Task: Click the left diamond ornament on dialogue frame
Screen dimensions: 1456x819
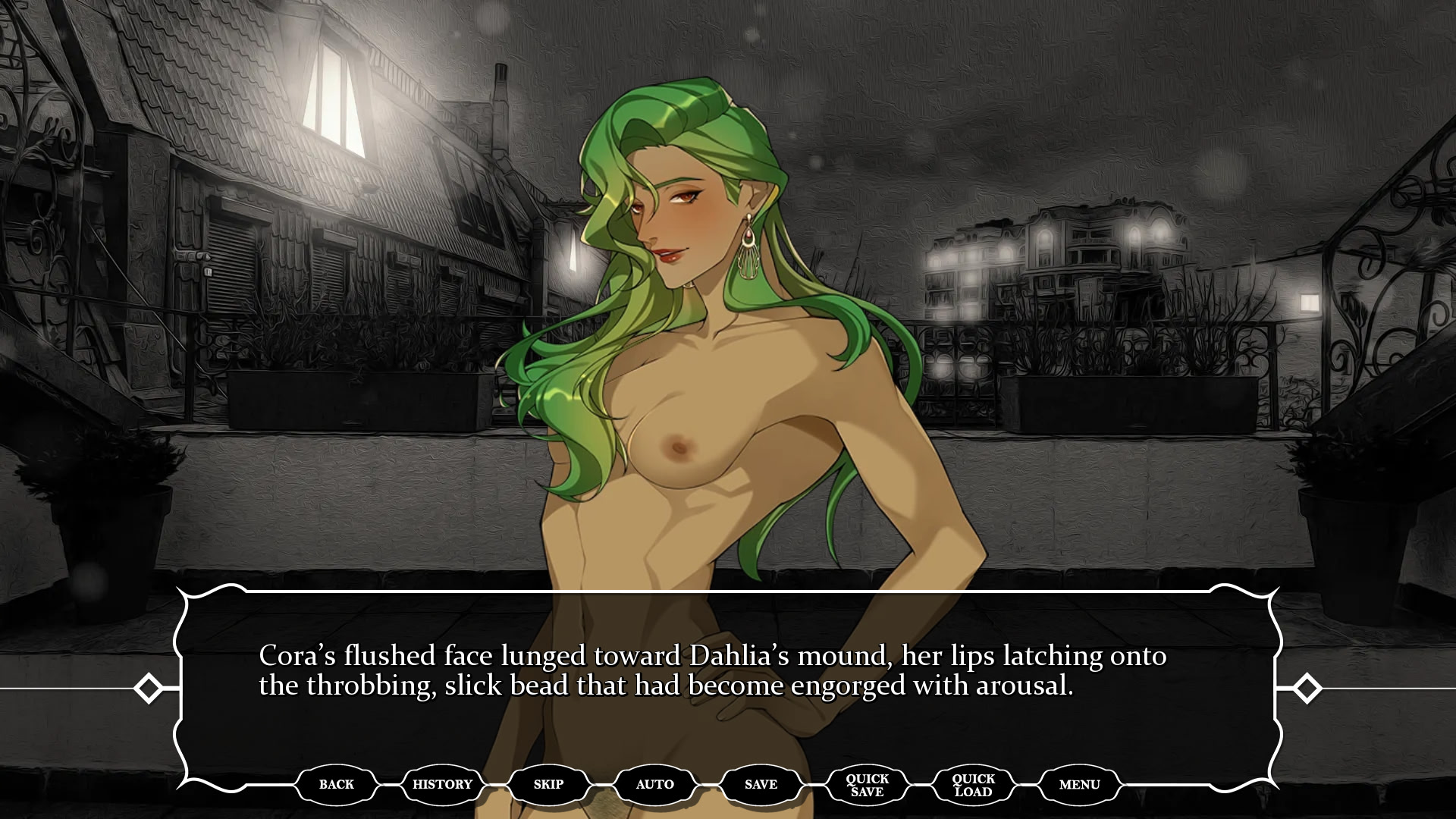Action: pos(149,689)
